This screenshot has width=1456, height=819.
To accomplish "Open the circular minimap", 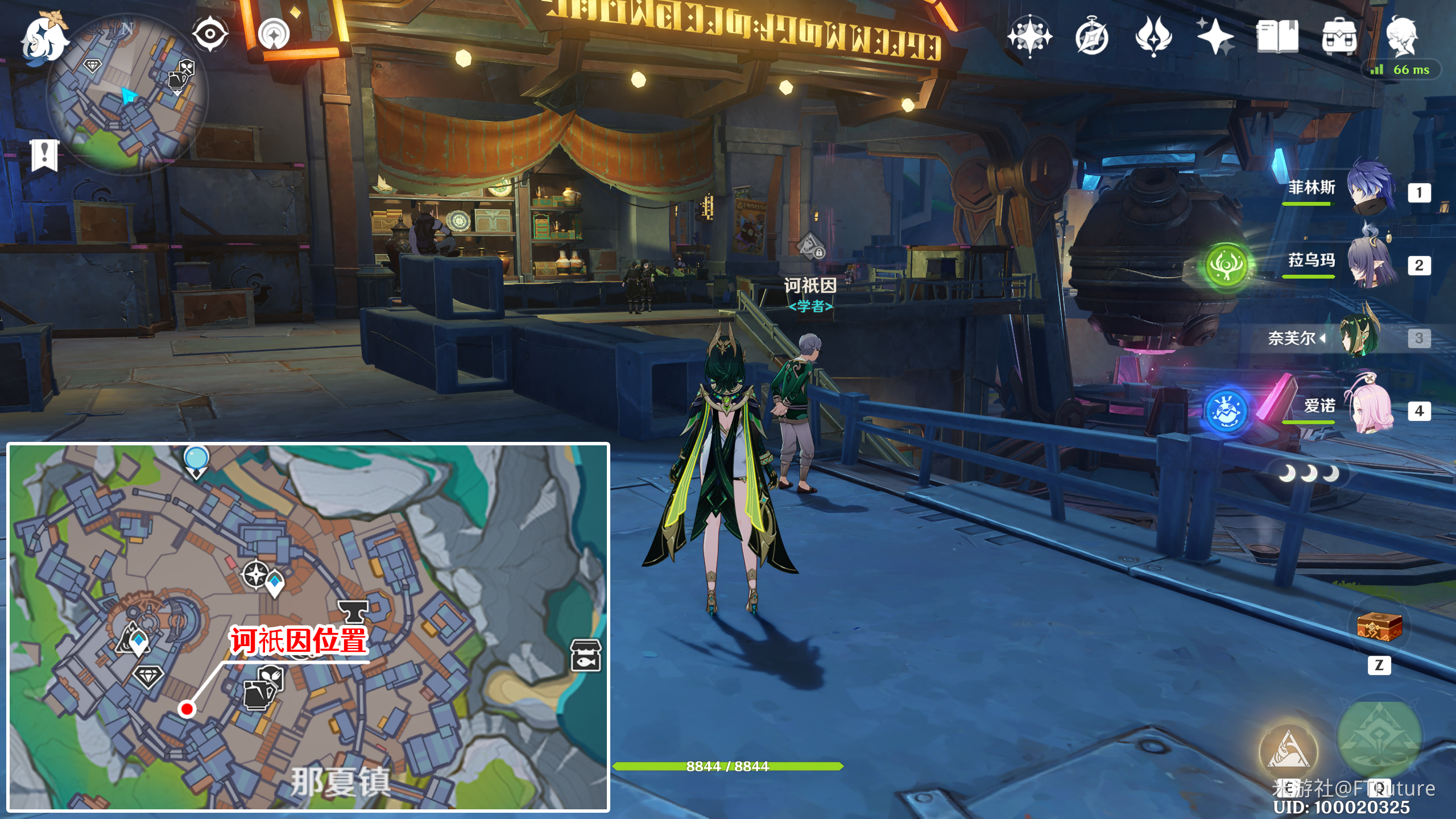I will (126, 94).
